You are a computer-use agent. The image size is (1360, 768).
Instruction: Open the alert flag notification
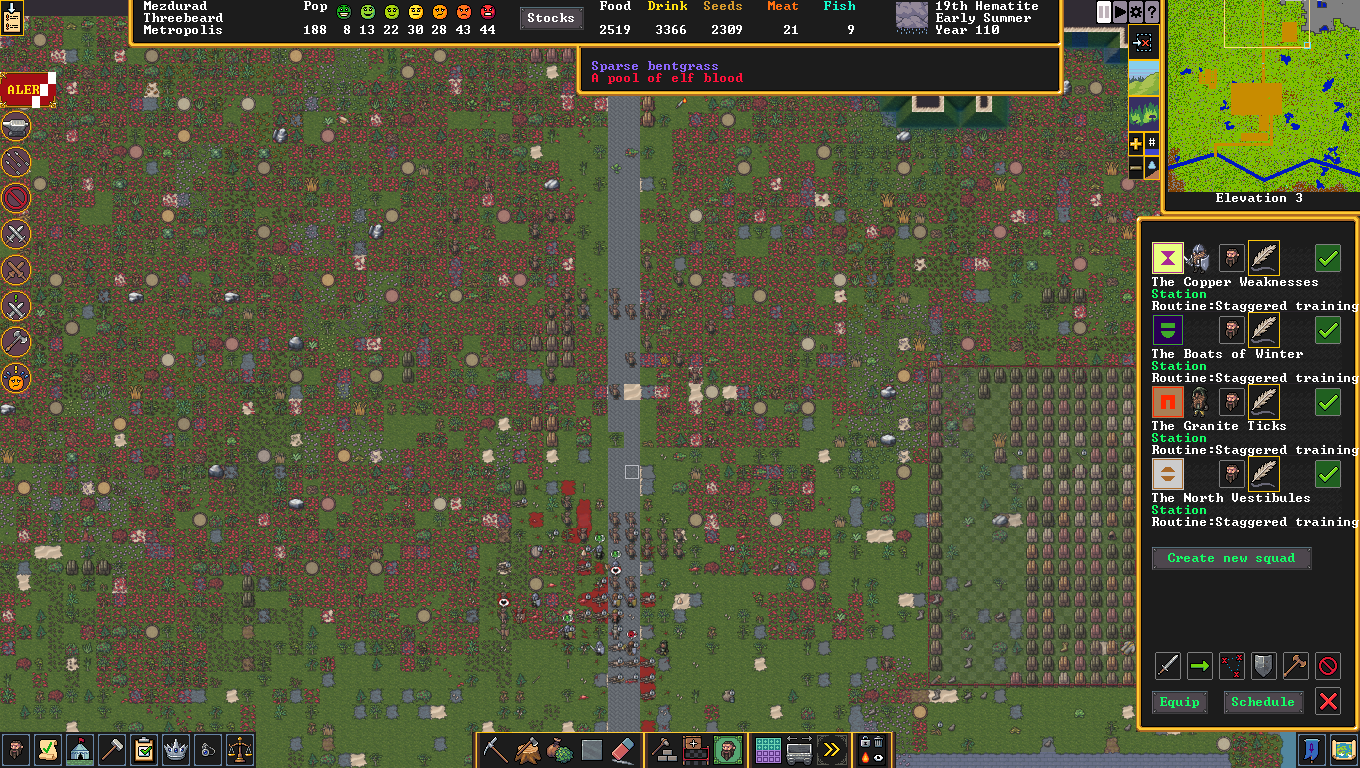(x=26, y=90)
